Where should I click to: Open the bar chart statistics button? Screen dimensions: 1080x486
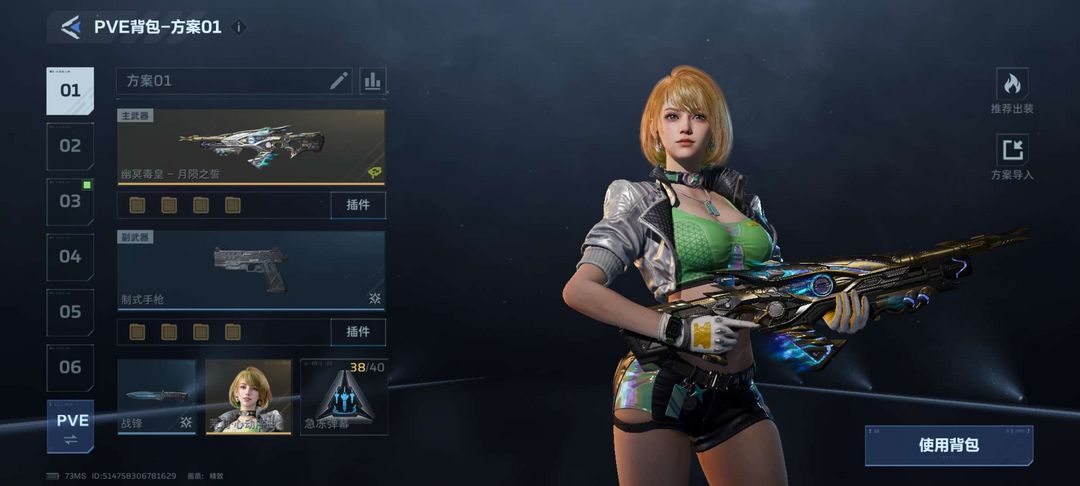373,81
